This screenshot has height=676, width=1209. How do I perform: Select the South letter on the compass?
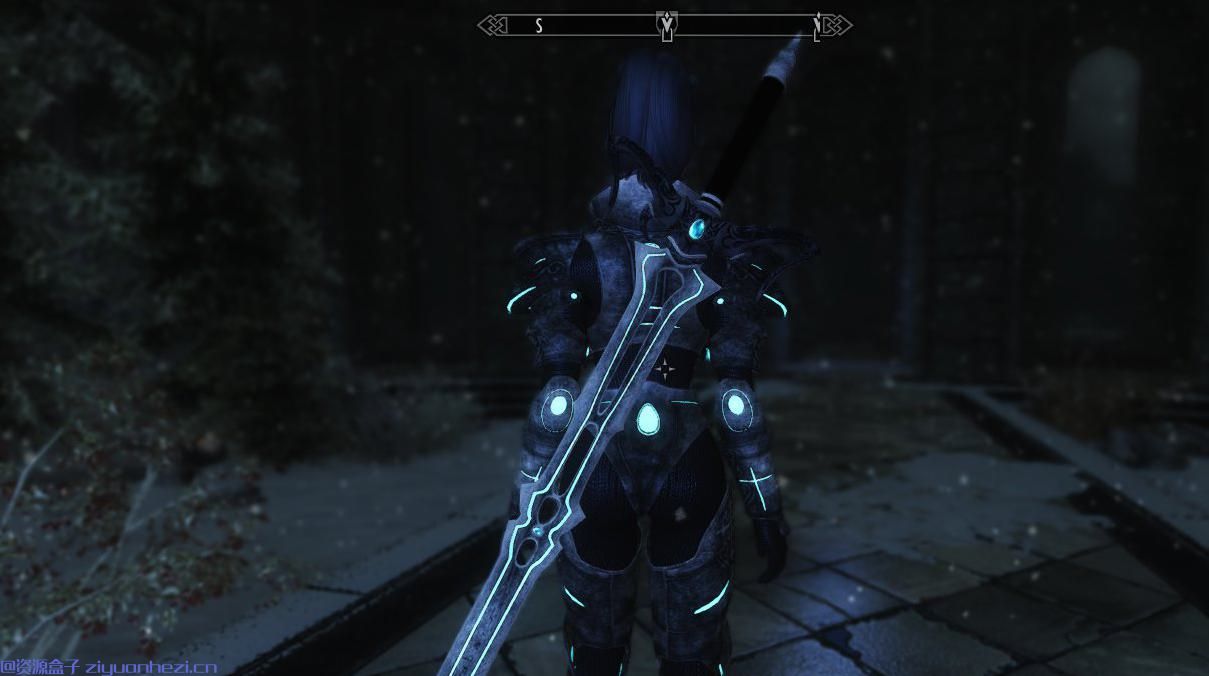click(x=539, y=26)
